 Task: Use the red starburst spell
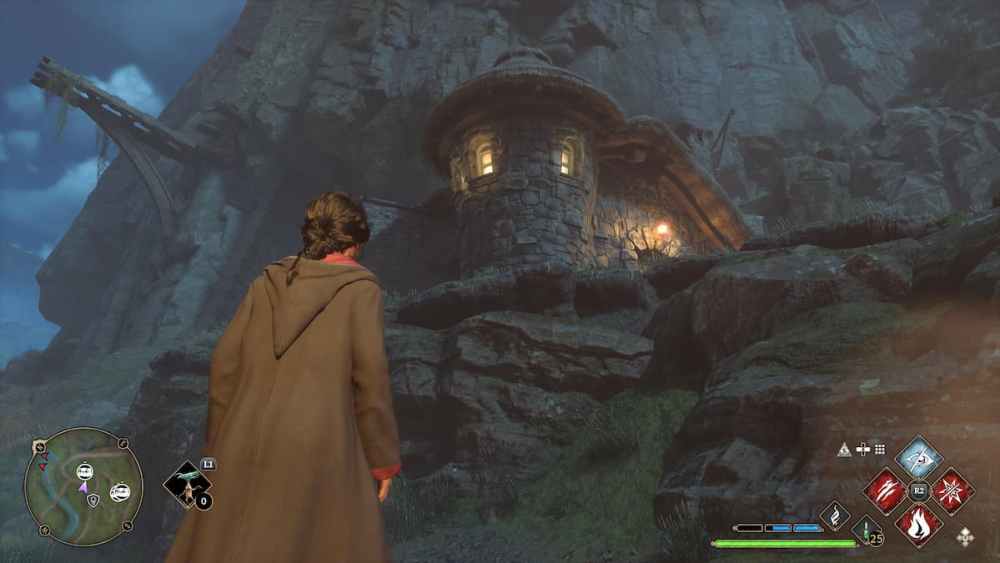click(x=952, y=491)
